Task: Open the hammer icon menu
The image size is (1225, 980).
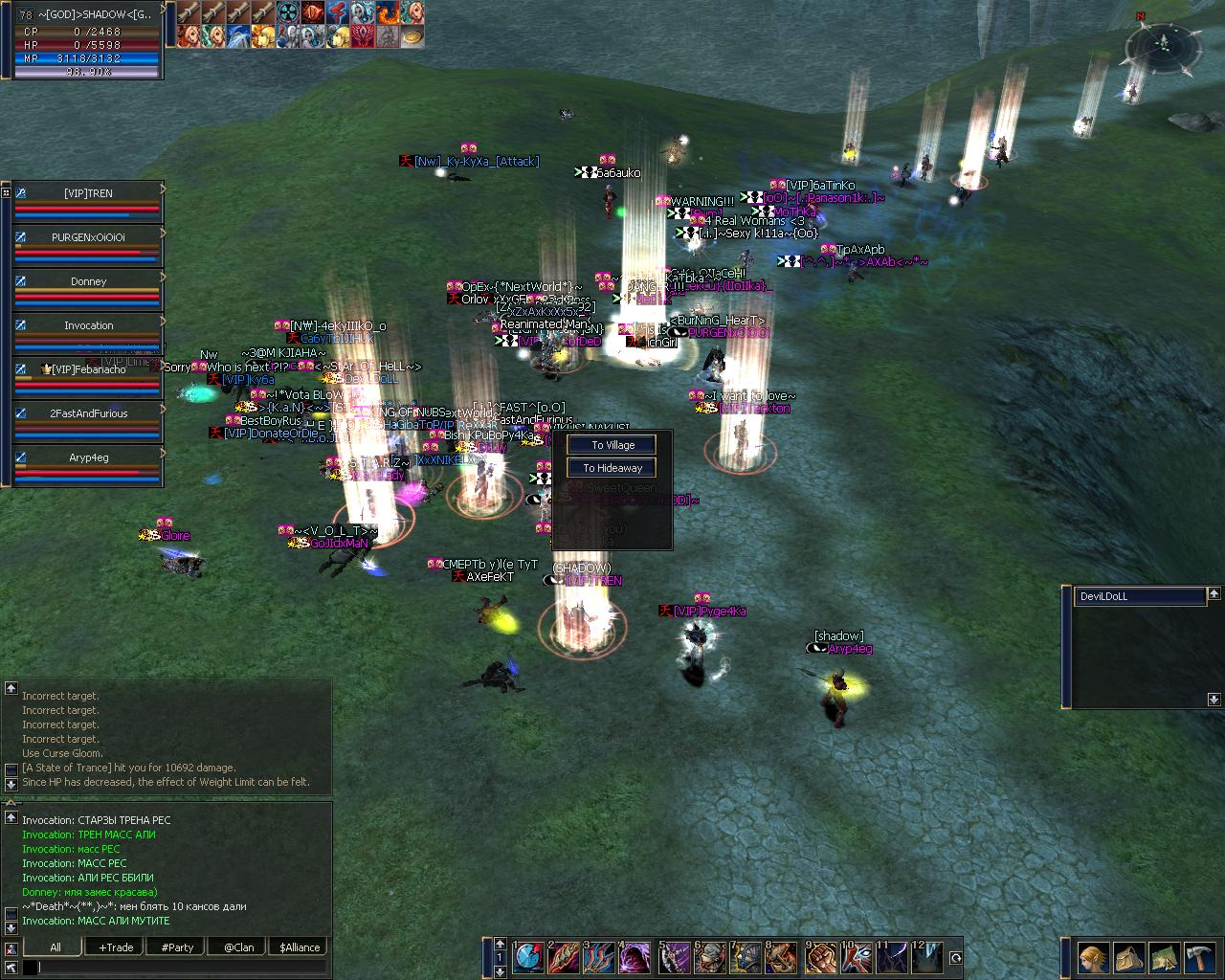Action: click(x=1198, y=958)
